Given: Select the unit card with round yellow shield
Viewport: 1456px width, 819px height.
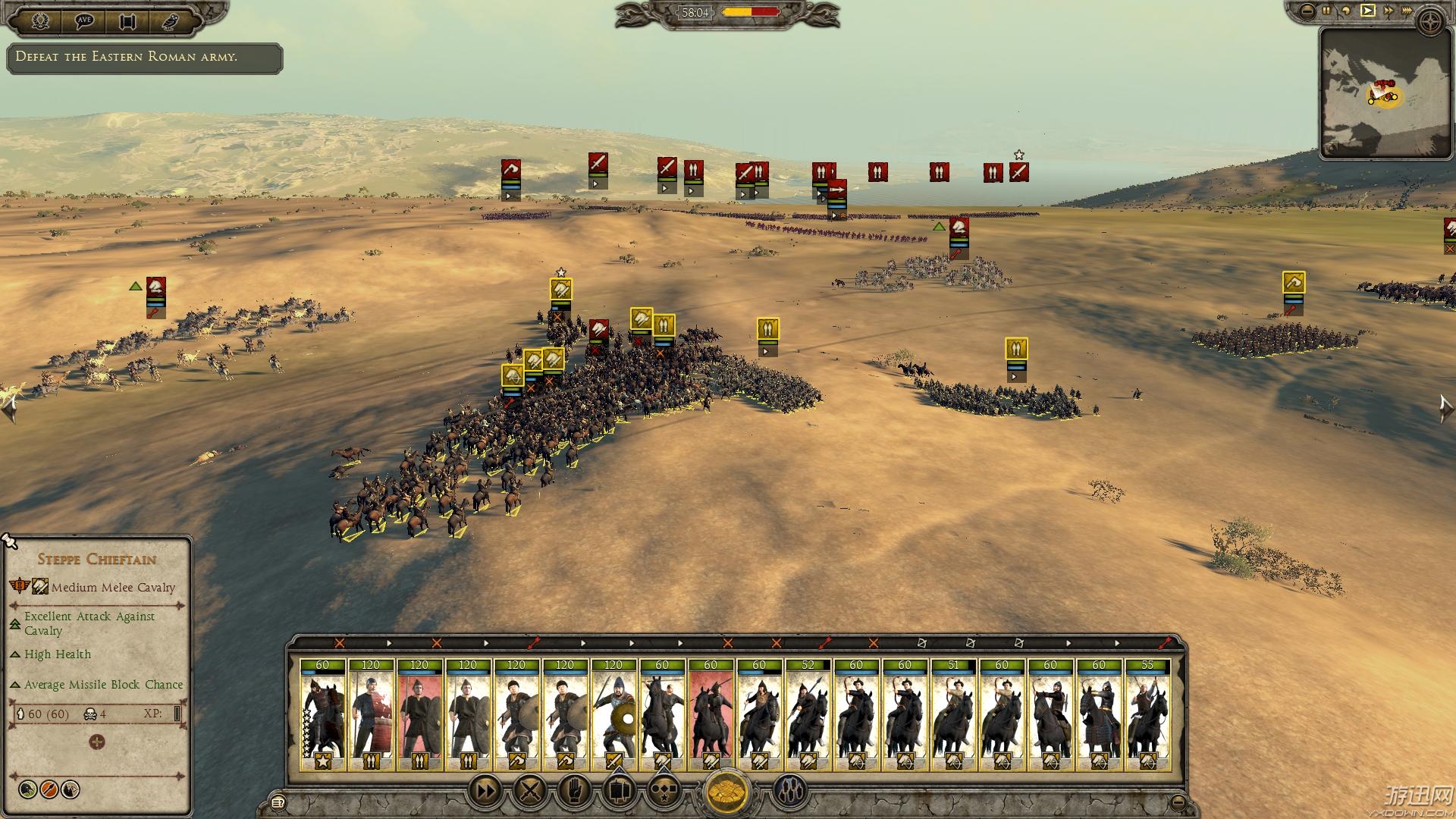Looking at the screenshot, I should [x=613, y=714].
